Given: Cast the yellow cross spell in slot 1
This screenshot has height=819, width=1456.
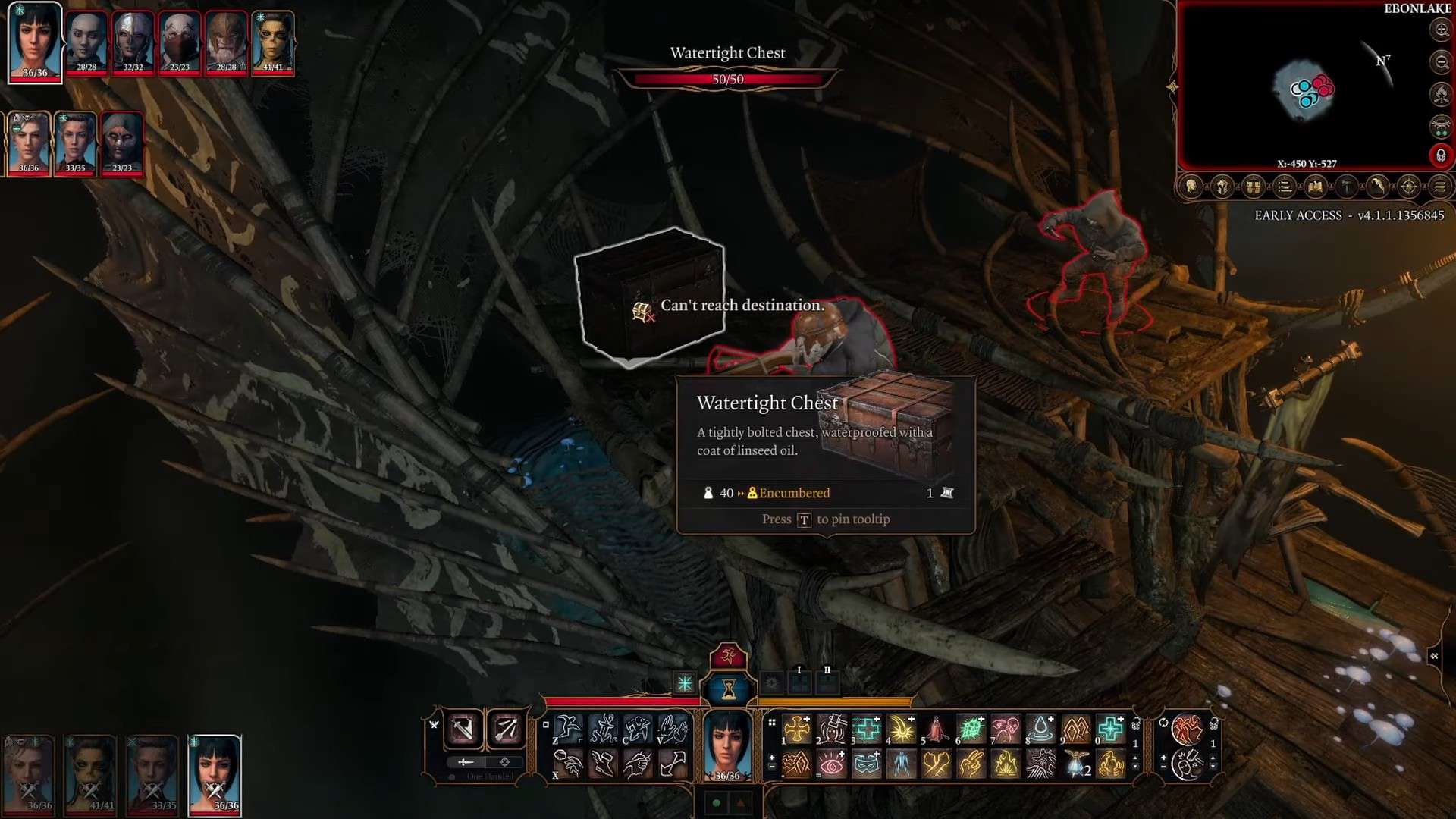Looking at the screenshot, I should coord(797,730).
